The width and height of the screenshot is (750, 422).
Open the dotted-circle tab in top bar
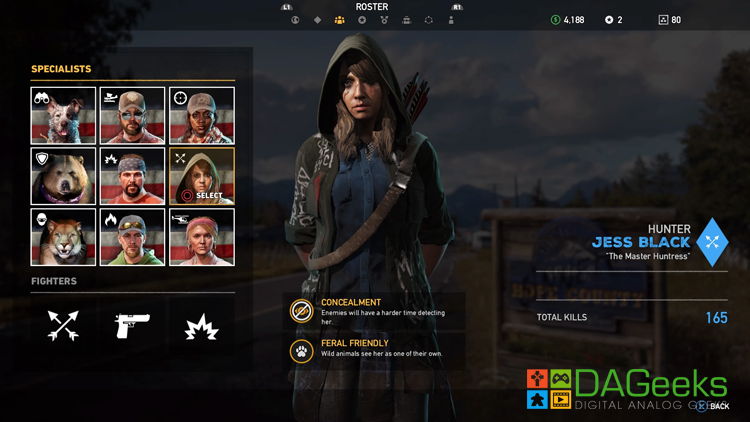(429, 20)
